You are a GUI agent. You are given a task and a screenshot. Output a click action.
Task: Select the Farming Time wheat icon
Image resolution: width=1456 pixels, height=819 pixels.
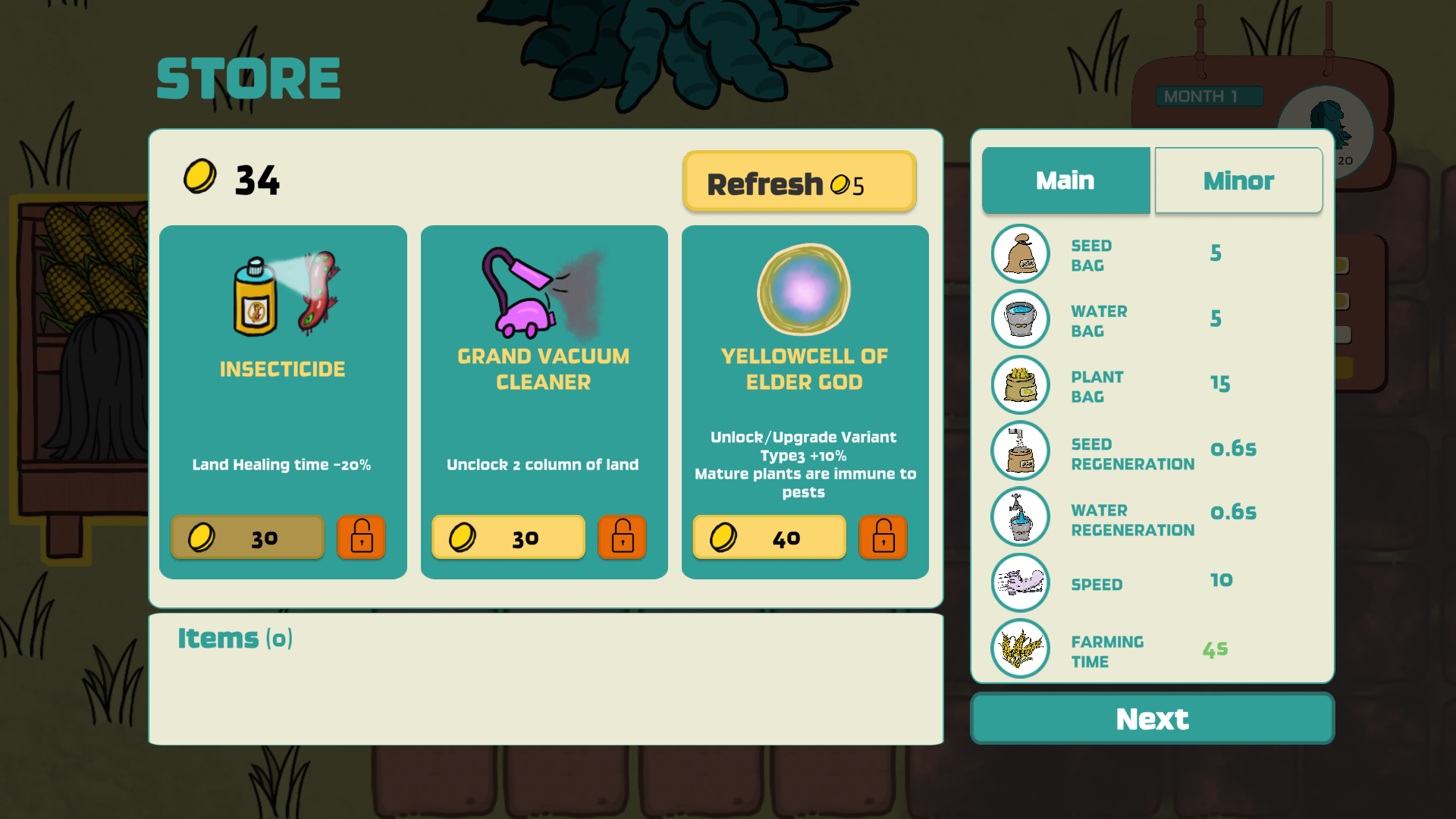[x=1020, y=648]
